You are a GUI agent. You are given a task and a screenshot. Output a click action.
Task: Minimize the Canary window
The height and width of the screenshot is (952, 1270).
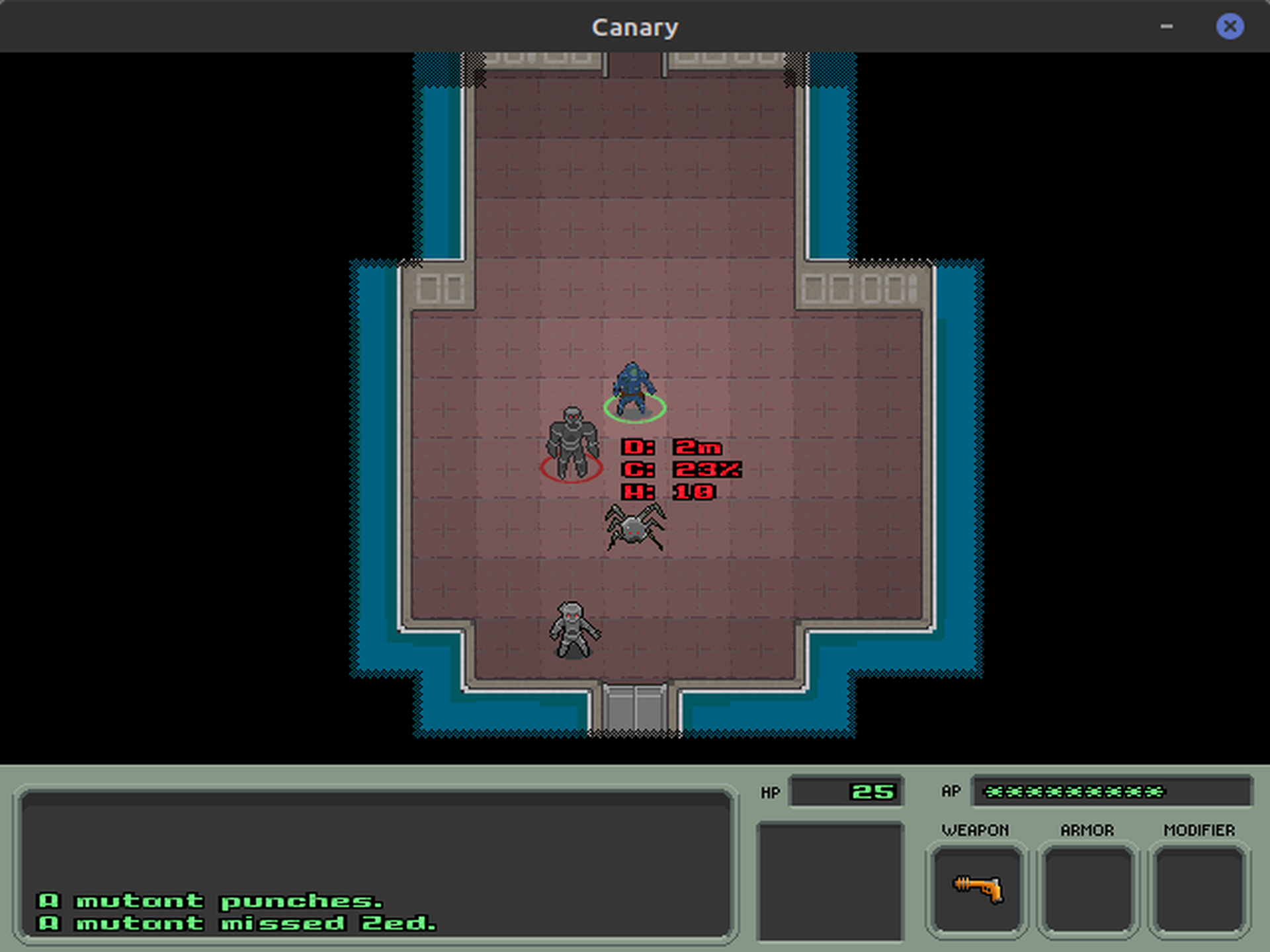[x=1167, y=26]
